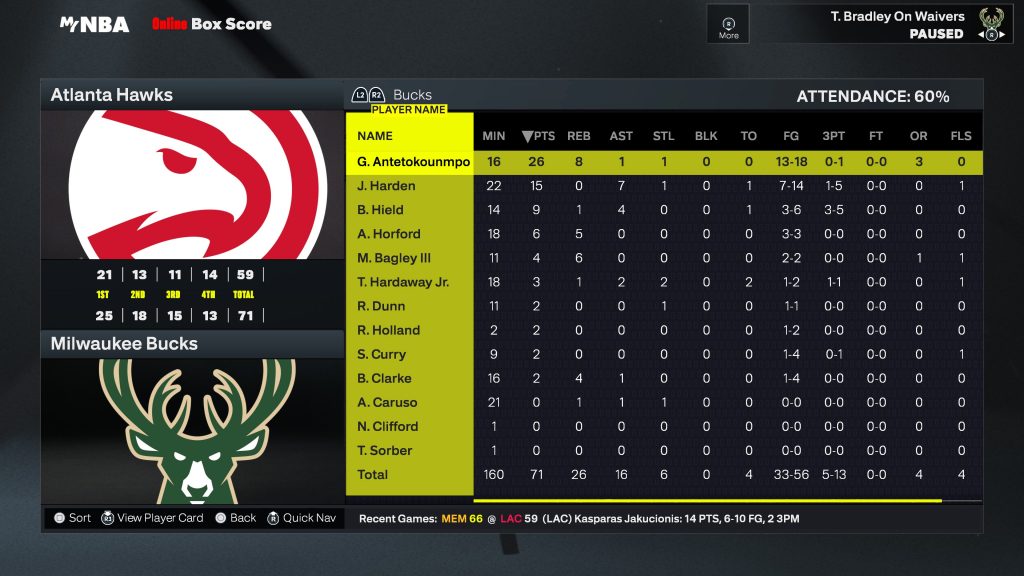The image size is (1024, 576).
Task: Select G. Antetokounmpo's player row
Action: coord(413,162)
